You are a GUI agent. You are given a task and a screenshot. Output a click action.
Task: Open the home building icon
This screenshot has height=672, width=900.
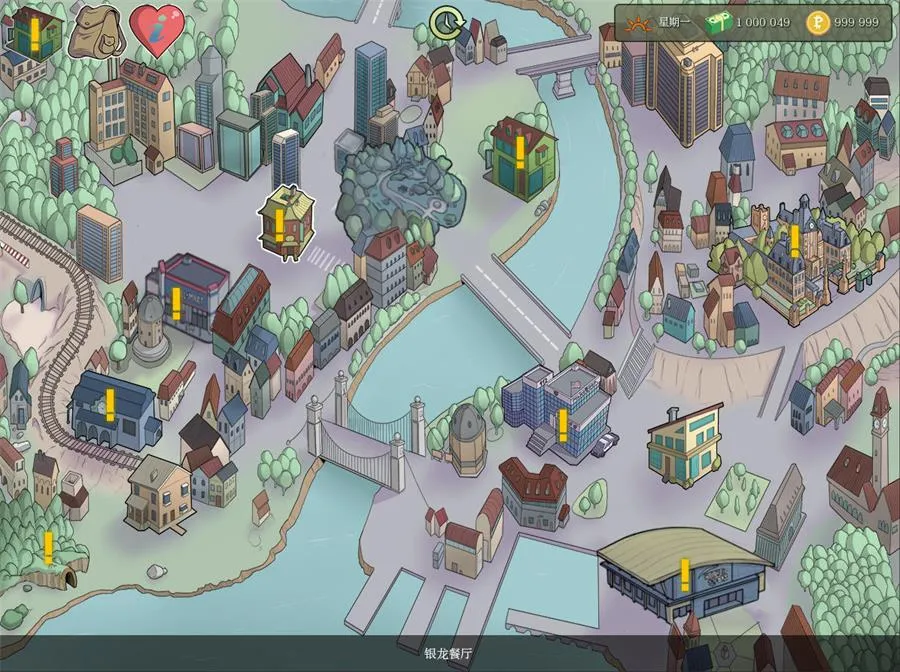[33, 33]
